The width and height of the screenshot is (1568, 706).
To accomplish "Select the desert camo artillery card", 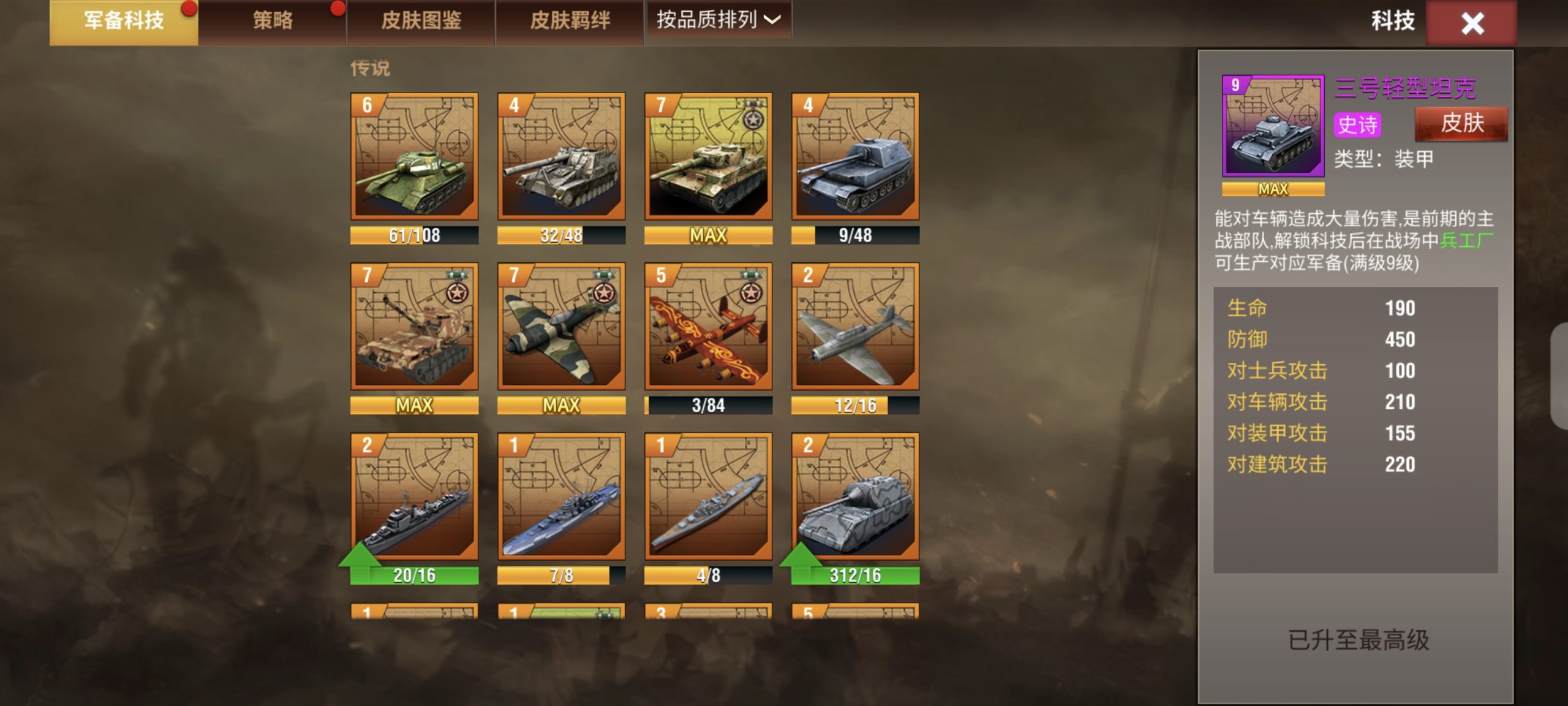I will [415, 327].
